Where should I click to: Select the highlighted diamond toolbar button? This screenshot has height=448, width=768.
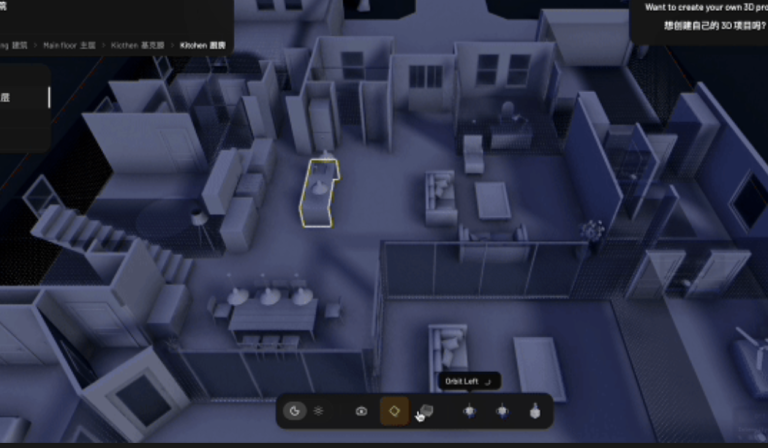click(394, 410)
